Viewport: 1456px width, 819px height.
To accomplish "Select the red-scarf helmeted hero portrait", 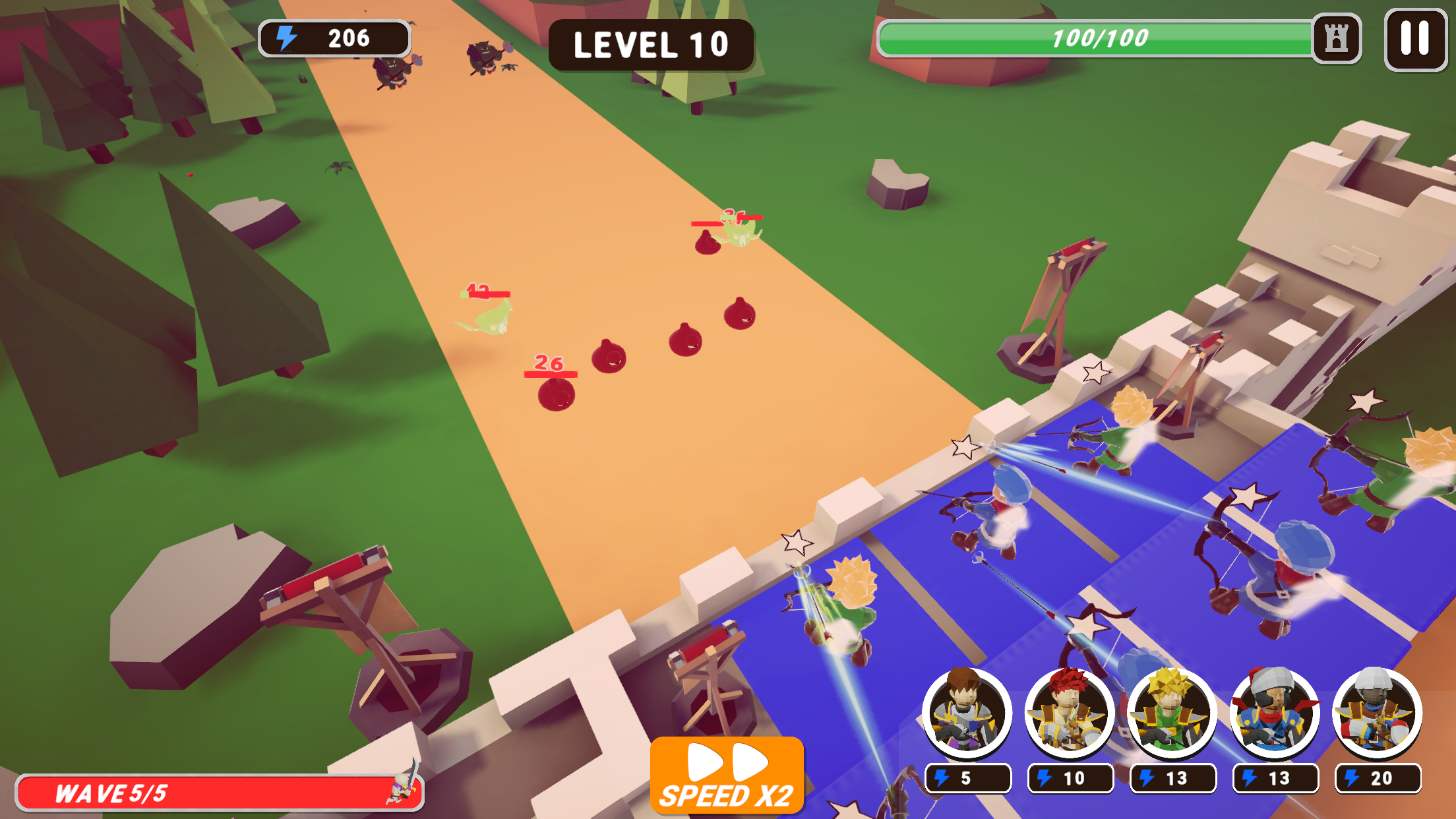I will 1275,713.
